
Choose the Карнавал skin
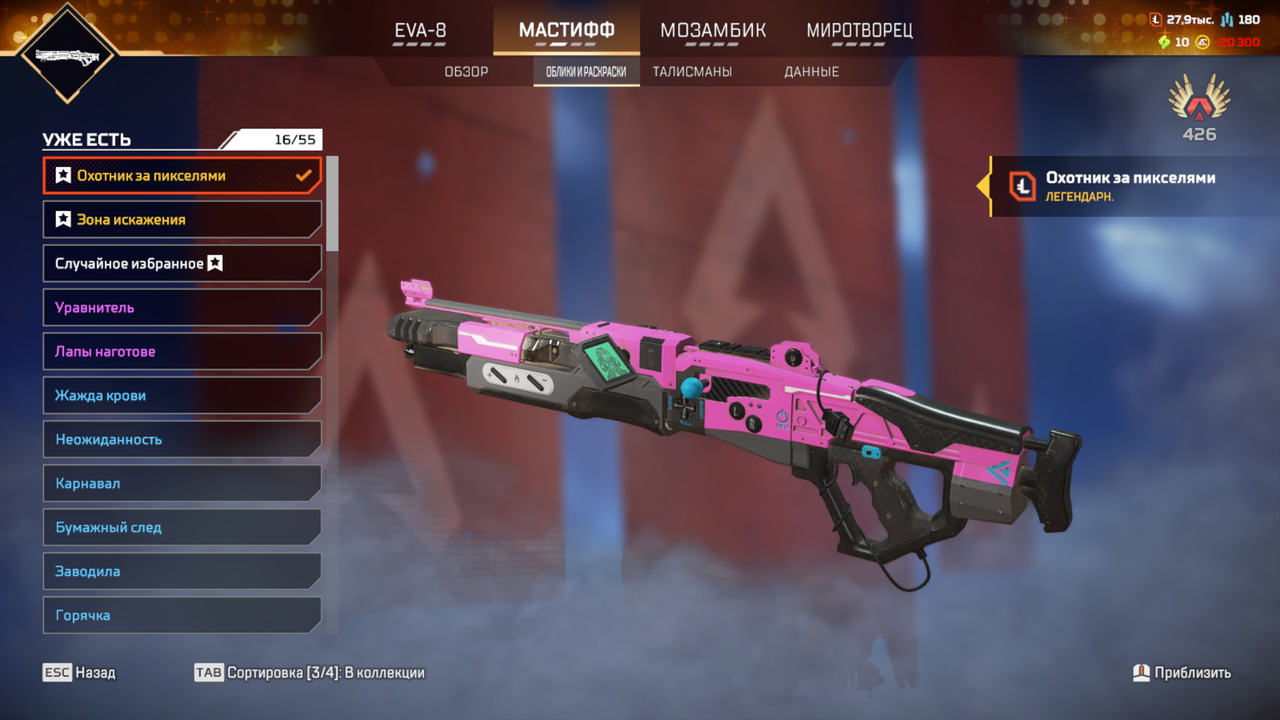[x=182, y=484]
